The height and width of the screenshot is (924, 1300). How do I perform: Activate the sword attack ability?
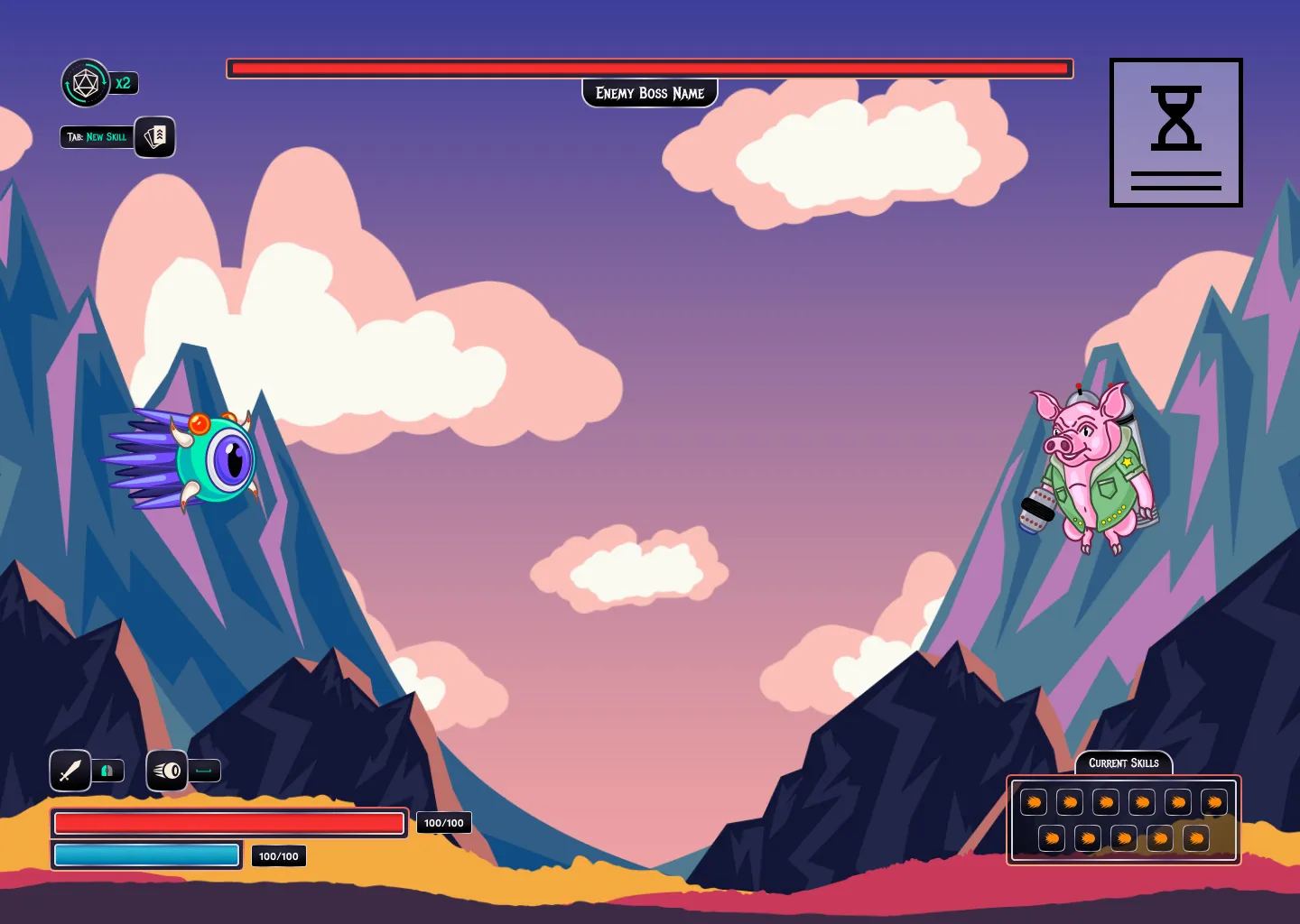70,771
